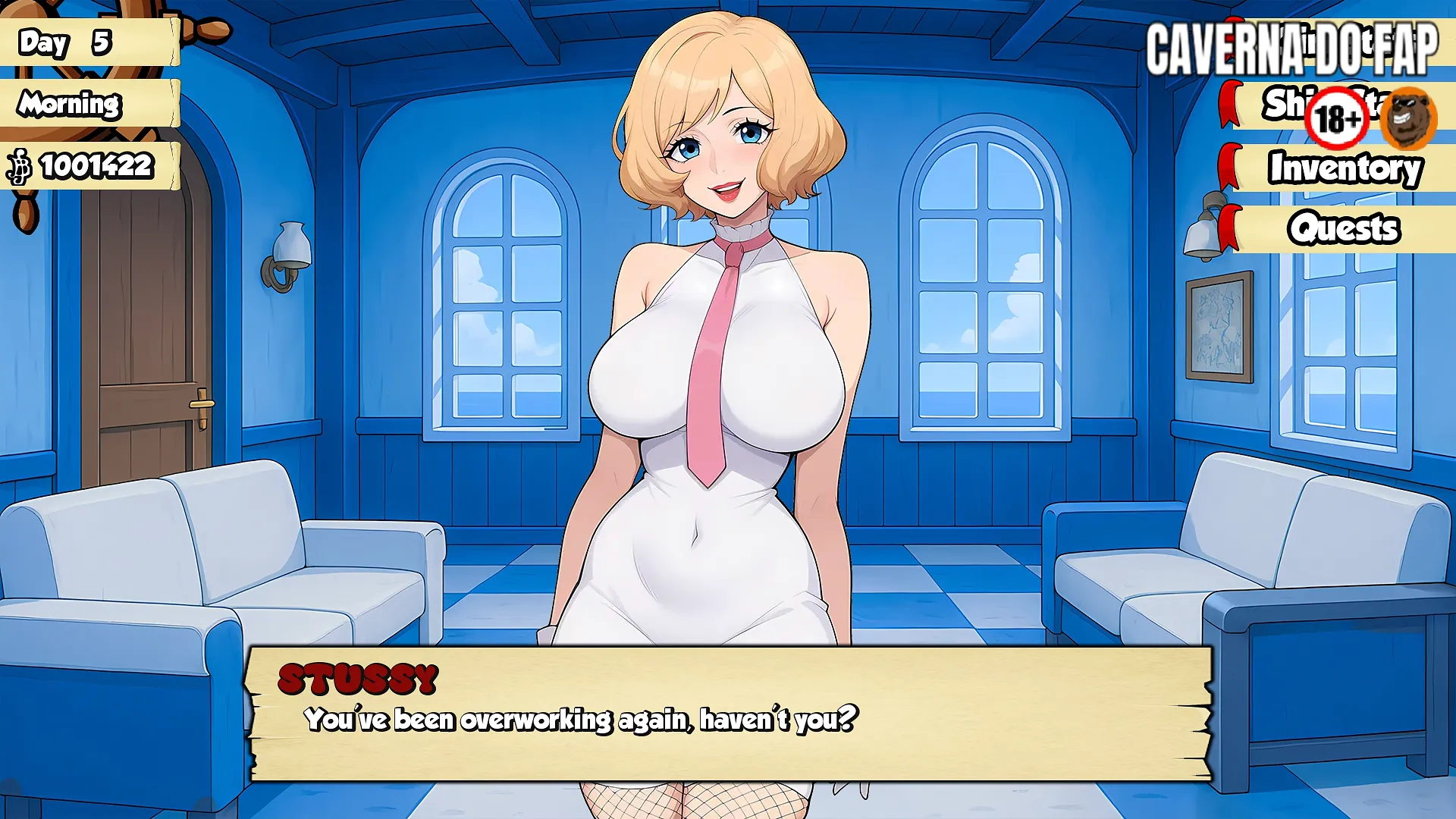
Task: Open the Inventory menu
Action: (1344, 168)
